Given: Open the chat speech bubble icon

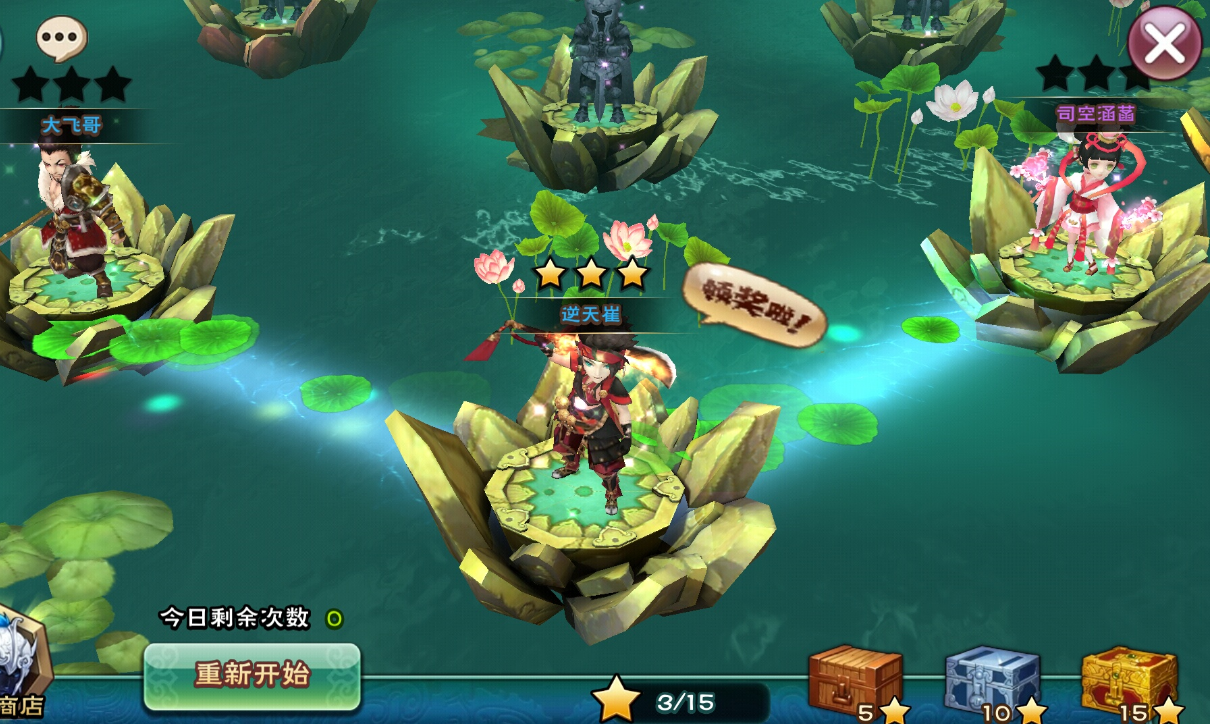Looking at the screenshot, I should (x=61, y=39).
